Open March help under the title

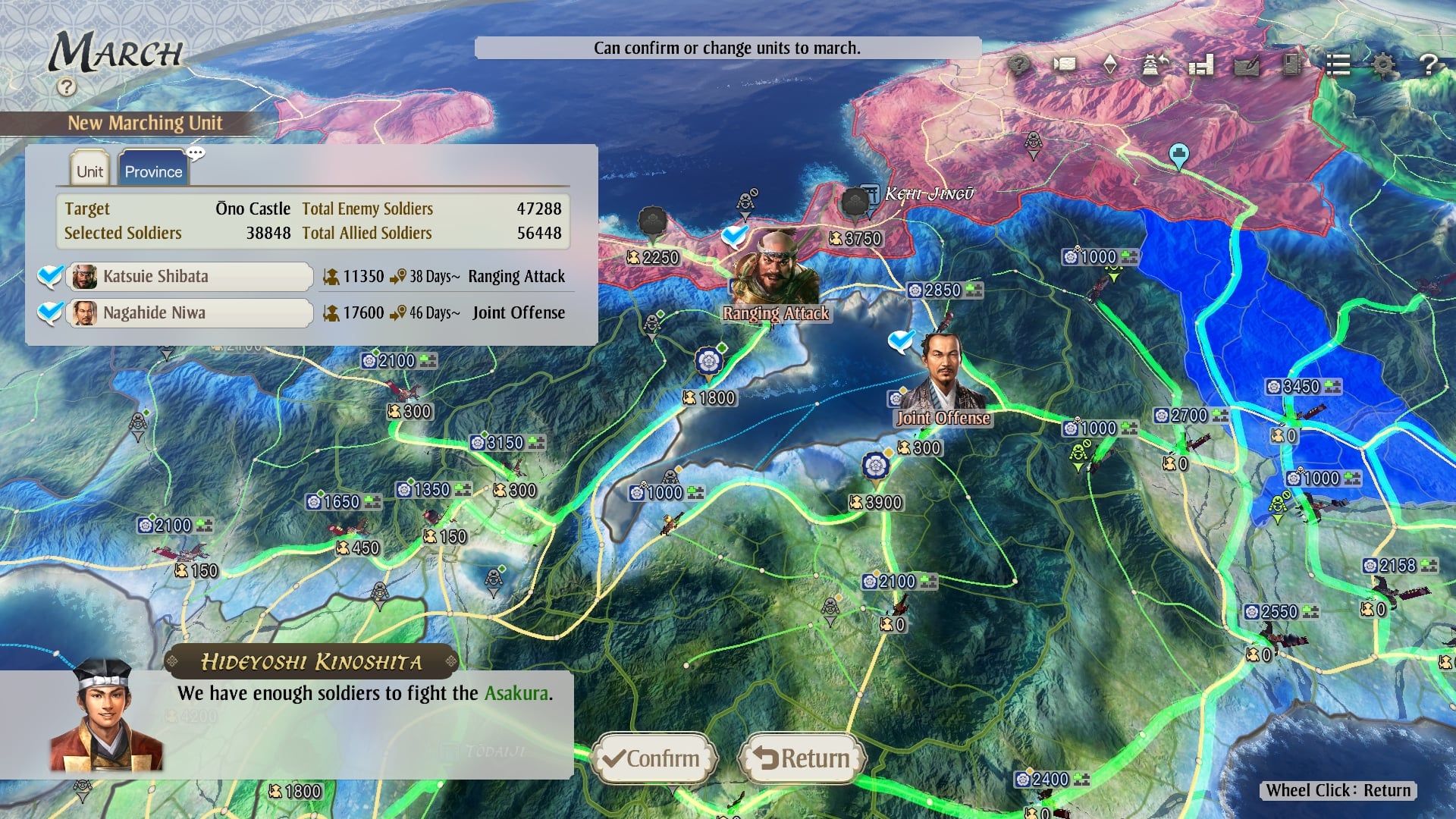(67, 87)
